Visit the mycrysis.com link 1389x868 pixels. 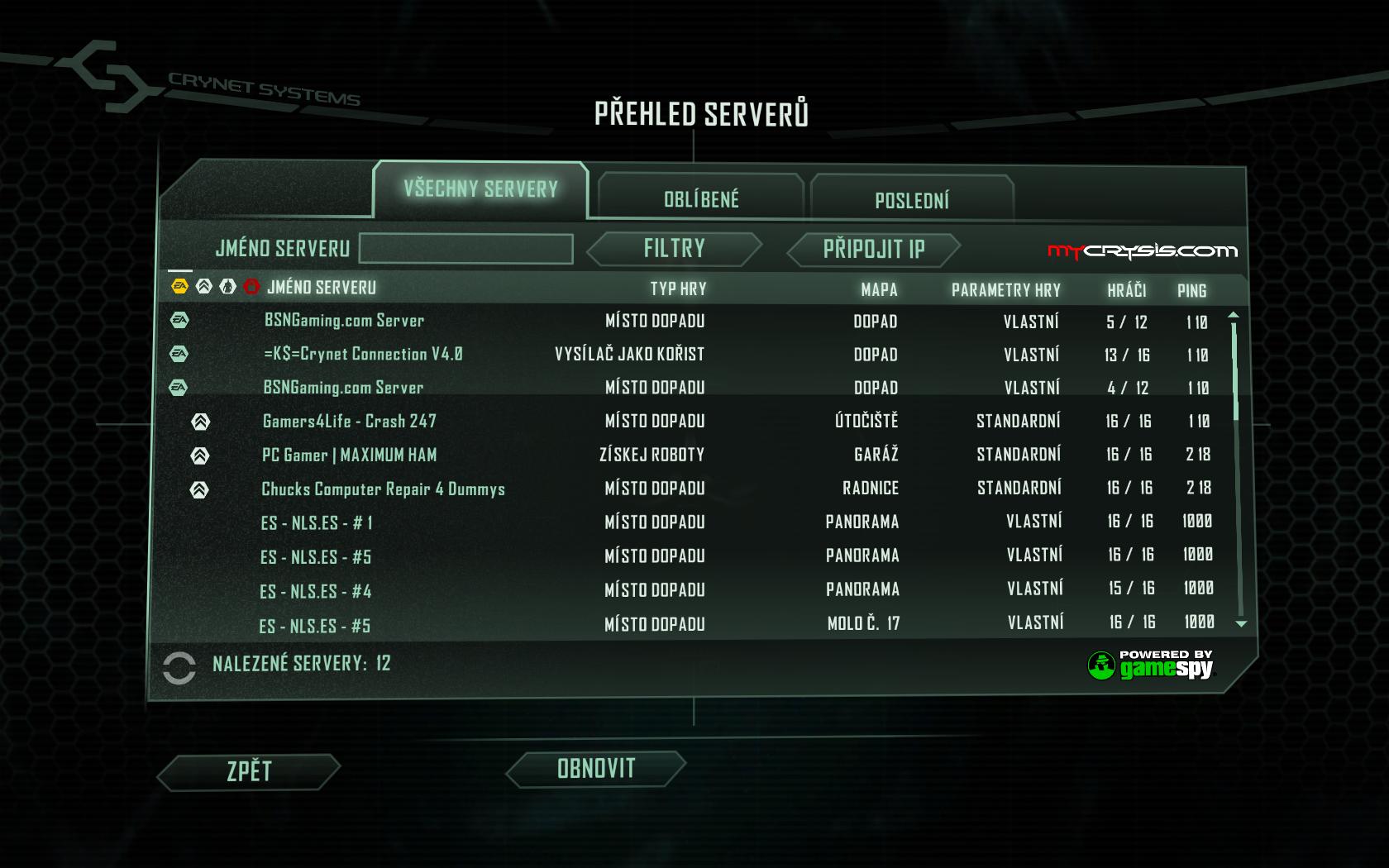(1142, 251)
